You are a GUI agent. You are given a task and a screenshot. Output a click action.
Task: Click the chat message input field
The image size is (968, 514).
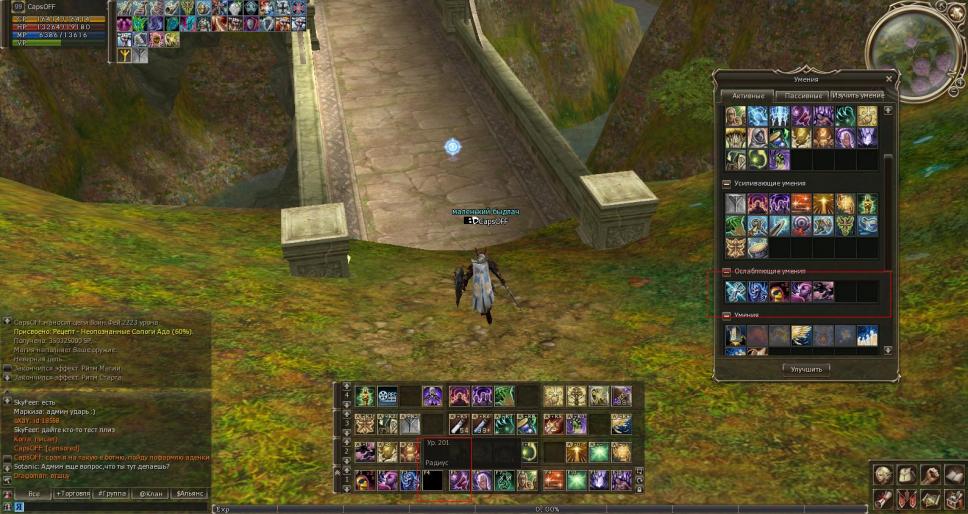coord(110,508)
